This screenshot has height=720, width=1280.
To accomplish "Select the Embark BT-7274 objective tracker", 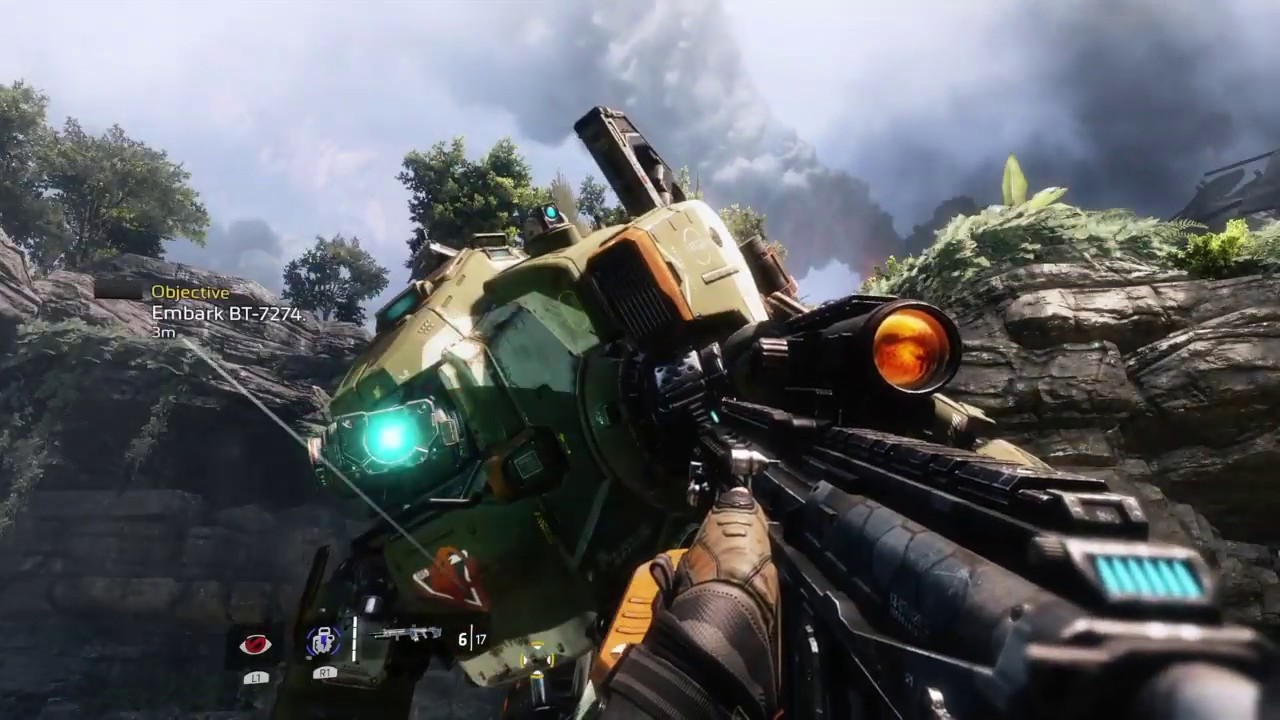I will 226,313.
